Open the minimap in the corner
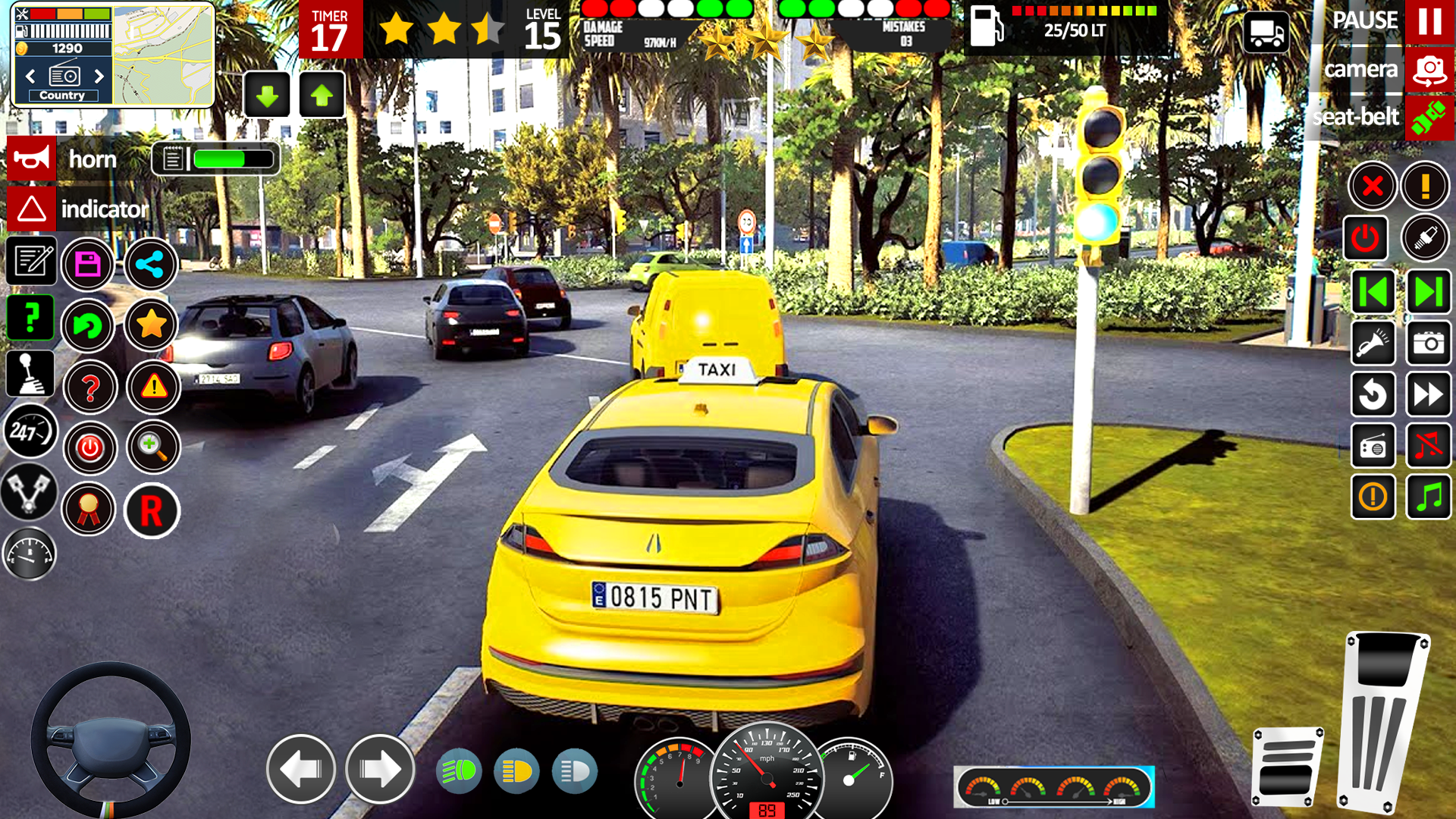The image size is (1456, 819). coord(163,55)
